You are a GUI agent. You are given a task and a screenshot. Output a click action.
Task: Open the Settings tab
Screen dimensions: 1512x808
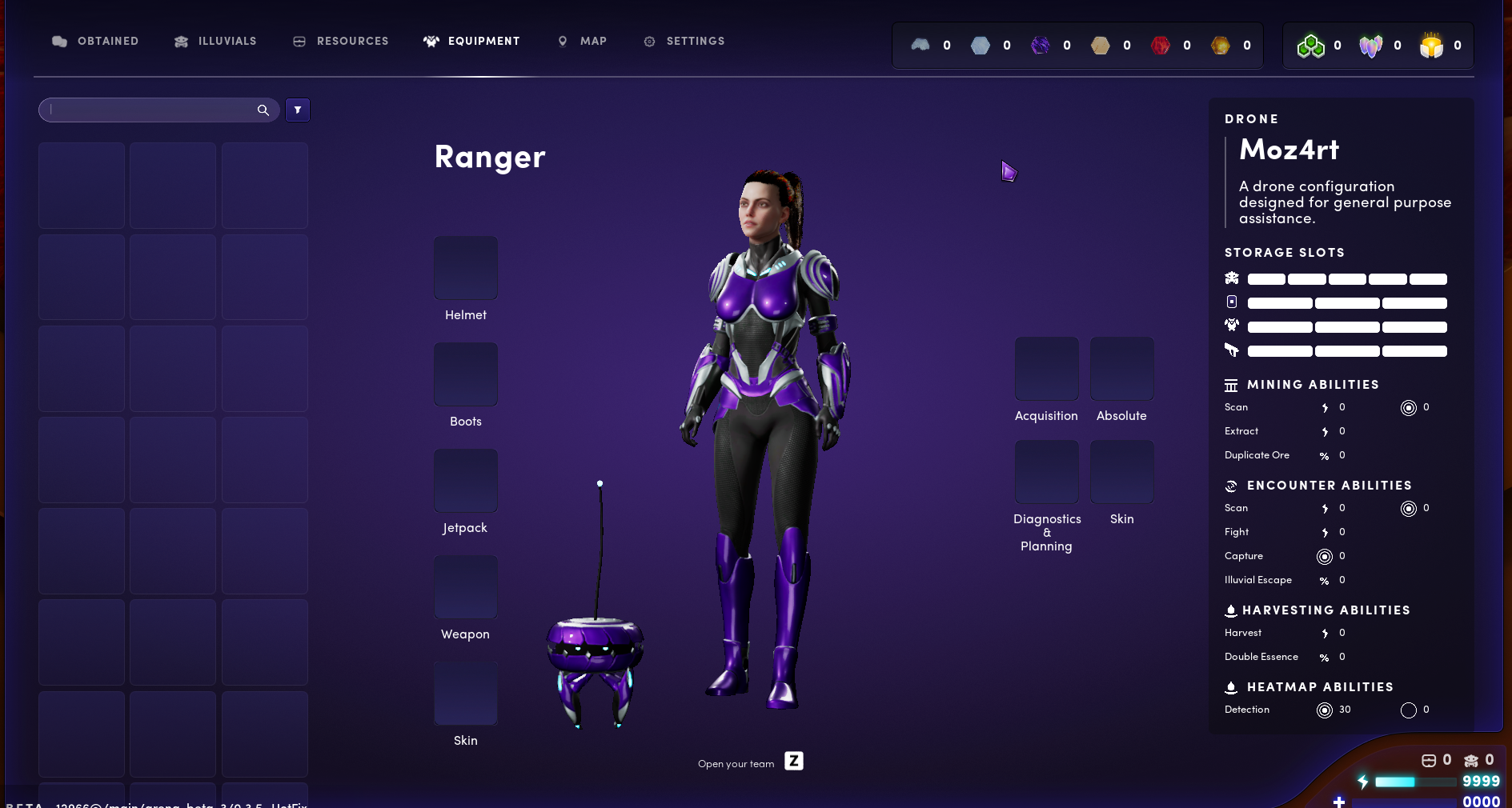pyautogui.click(x=684, y=41)
